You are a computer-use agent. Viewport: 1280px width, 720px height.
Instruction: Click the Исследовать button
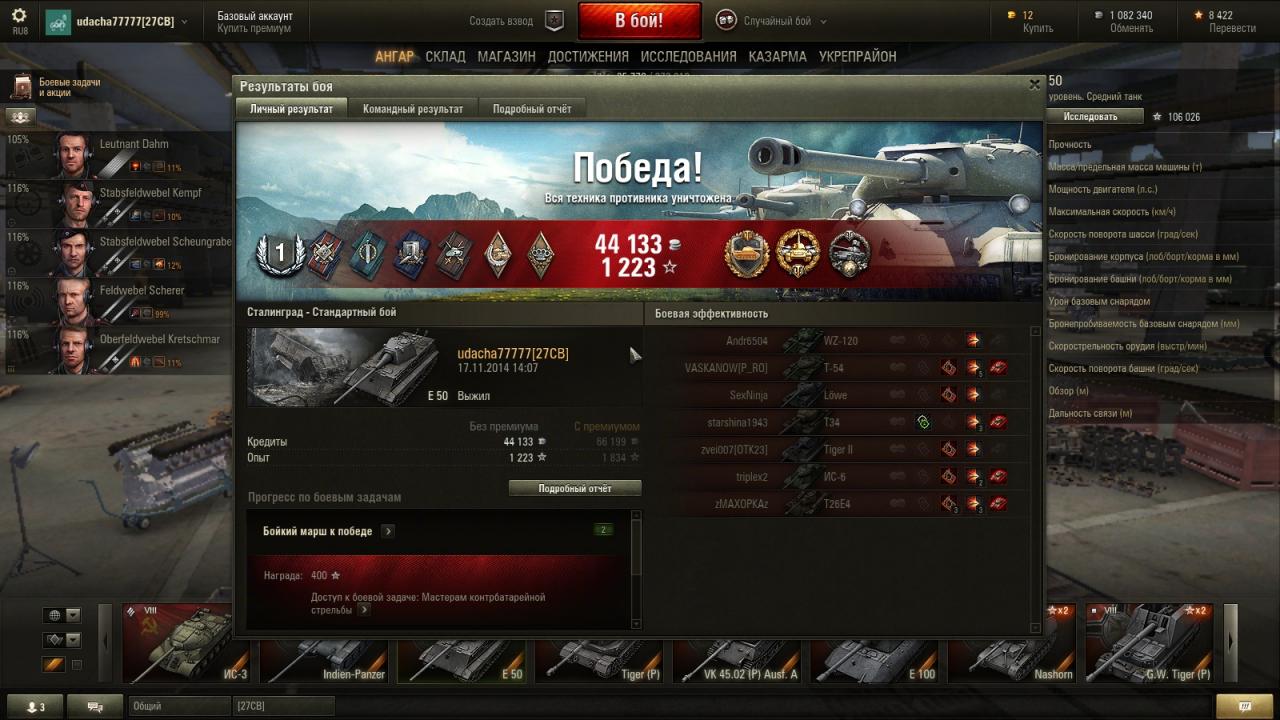(x=1090, y=117)
